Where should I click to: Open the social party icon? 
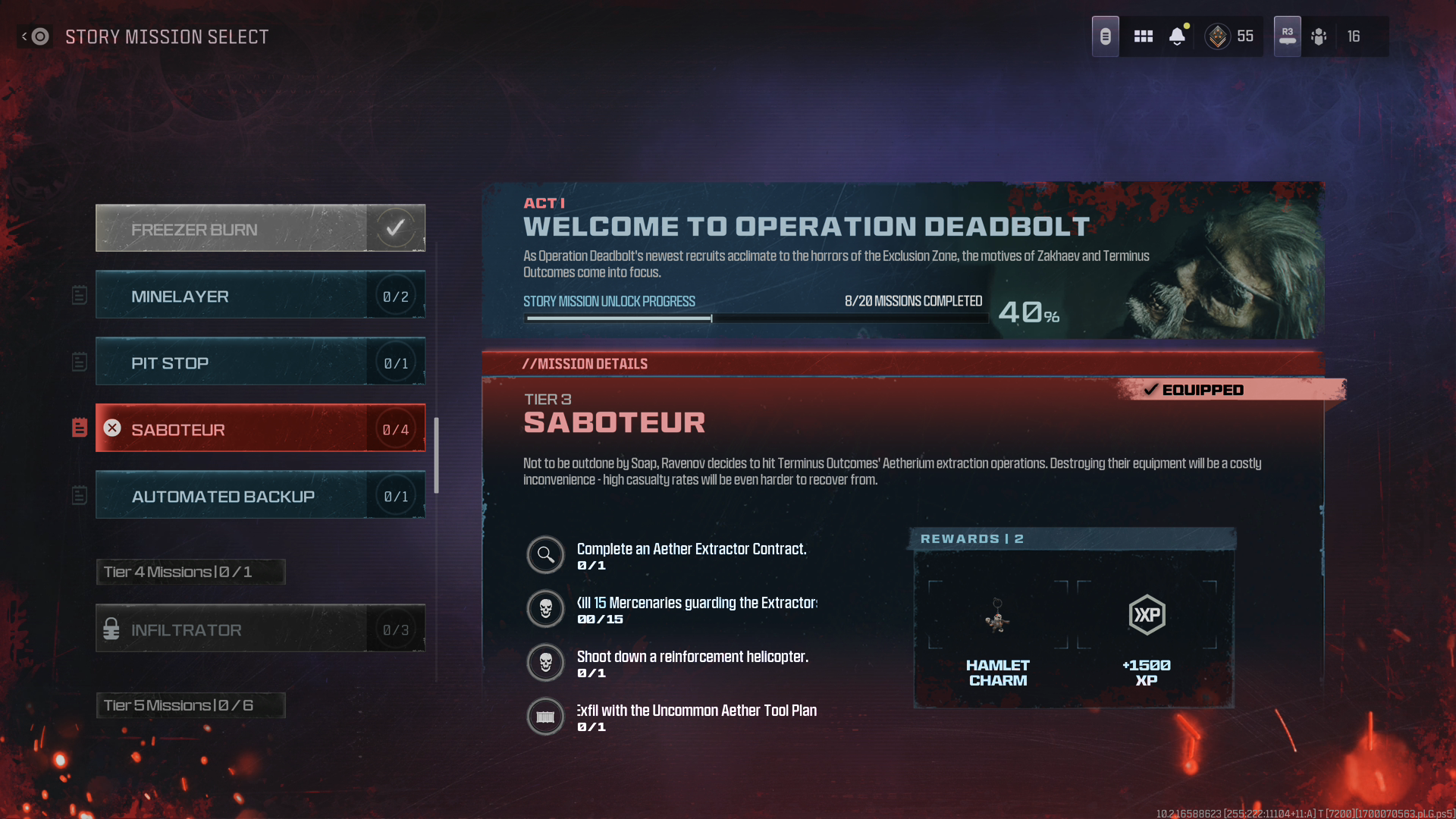(x=1319, y=36)
